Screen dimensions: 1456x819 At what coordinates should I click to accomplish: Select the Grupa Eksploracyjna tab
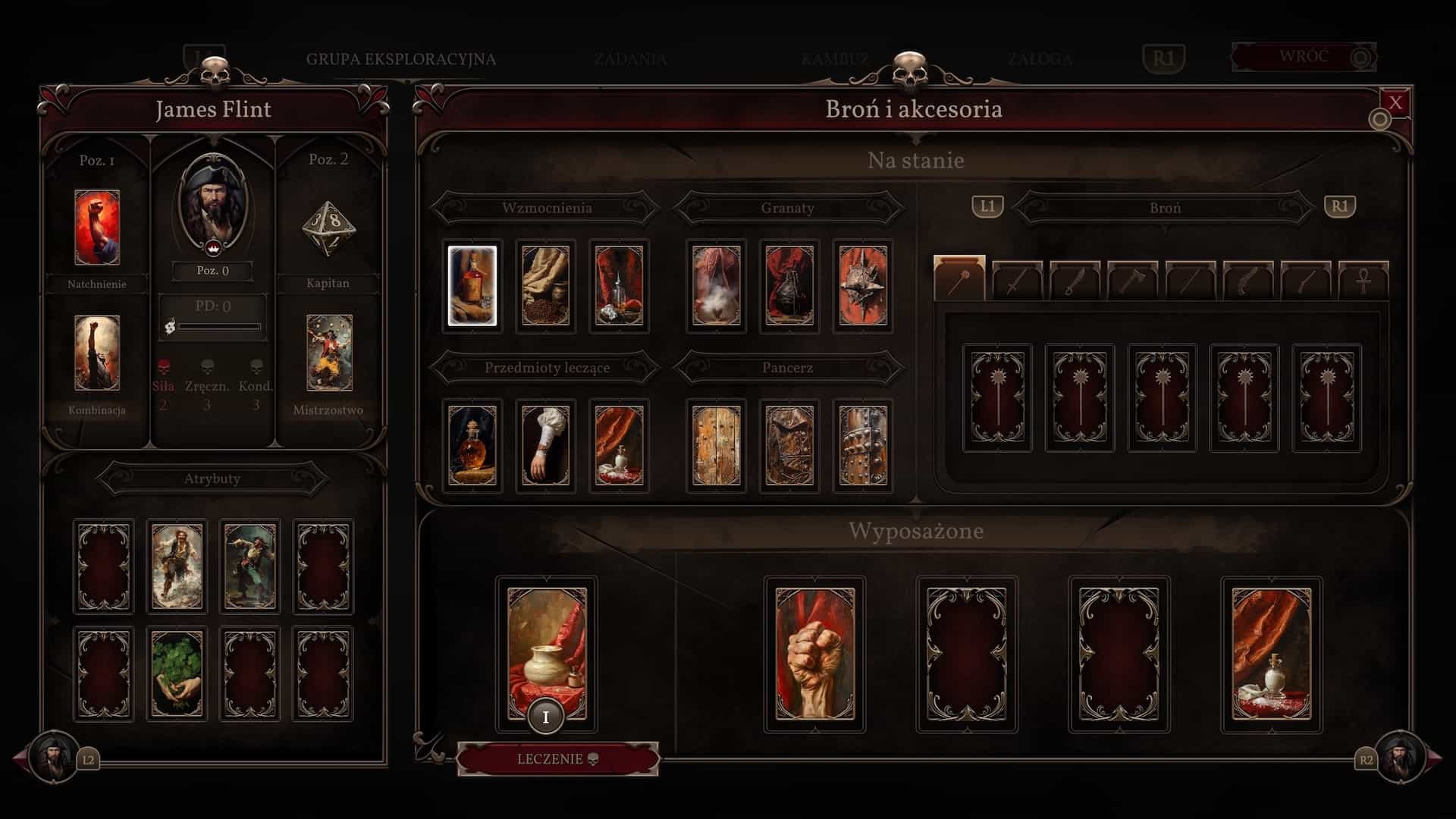pos(401,59)
